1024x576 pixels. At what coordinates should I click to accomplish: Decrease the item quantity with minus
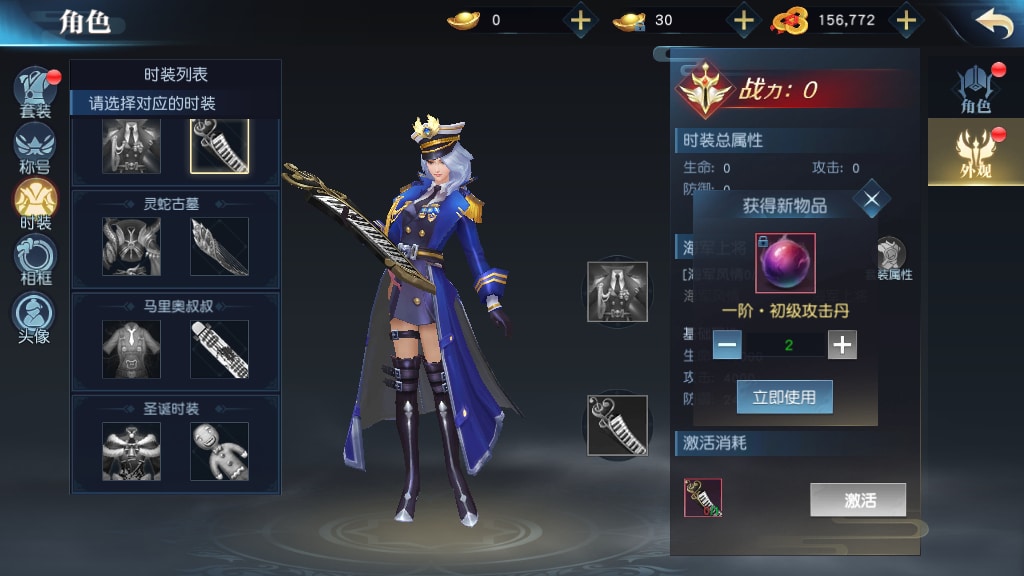[x=728, y=345]
